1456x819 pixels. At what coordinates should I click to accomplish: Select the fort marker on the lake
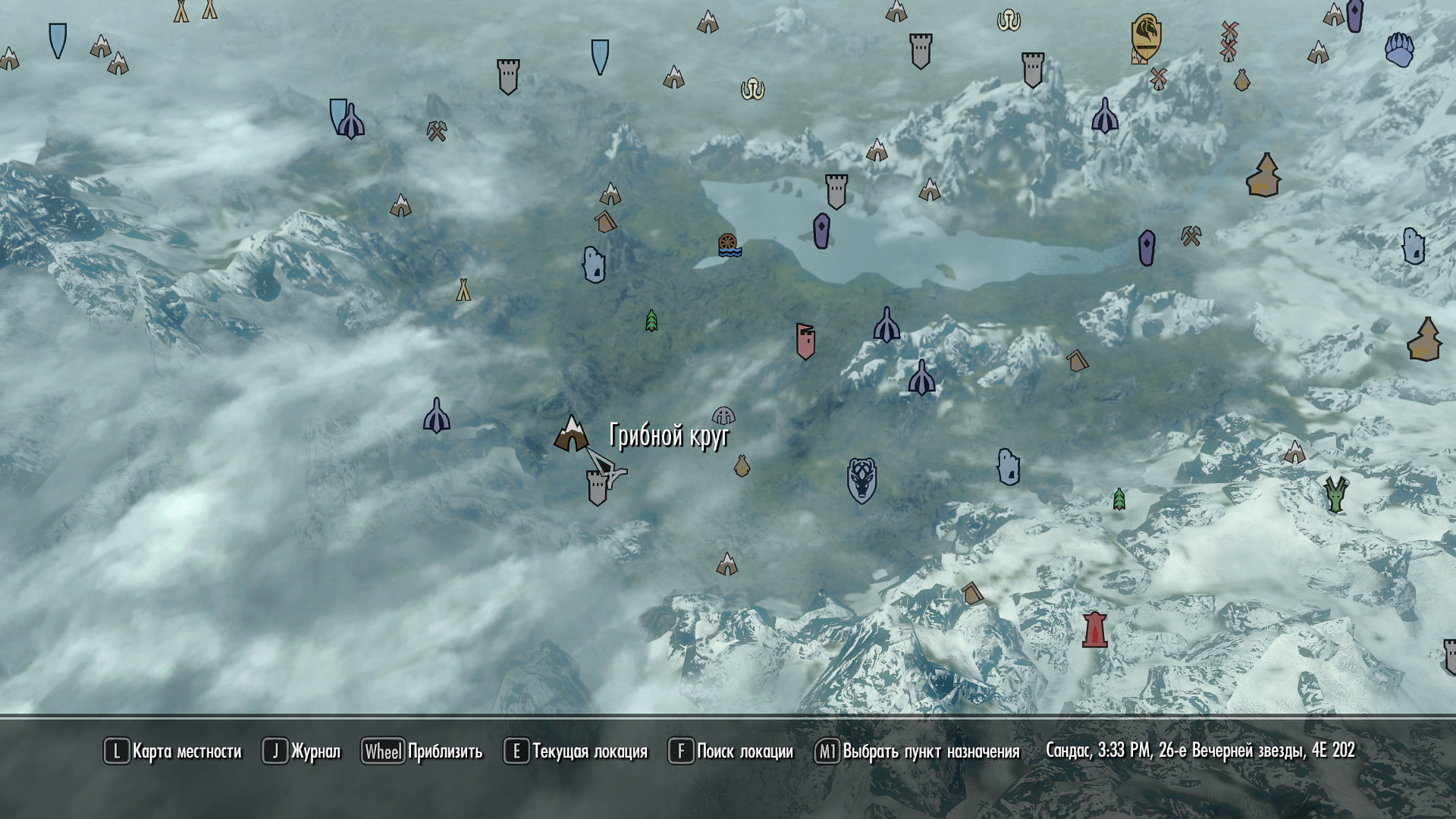[836, 192]
